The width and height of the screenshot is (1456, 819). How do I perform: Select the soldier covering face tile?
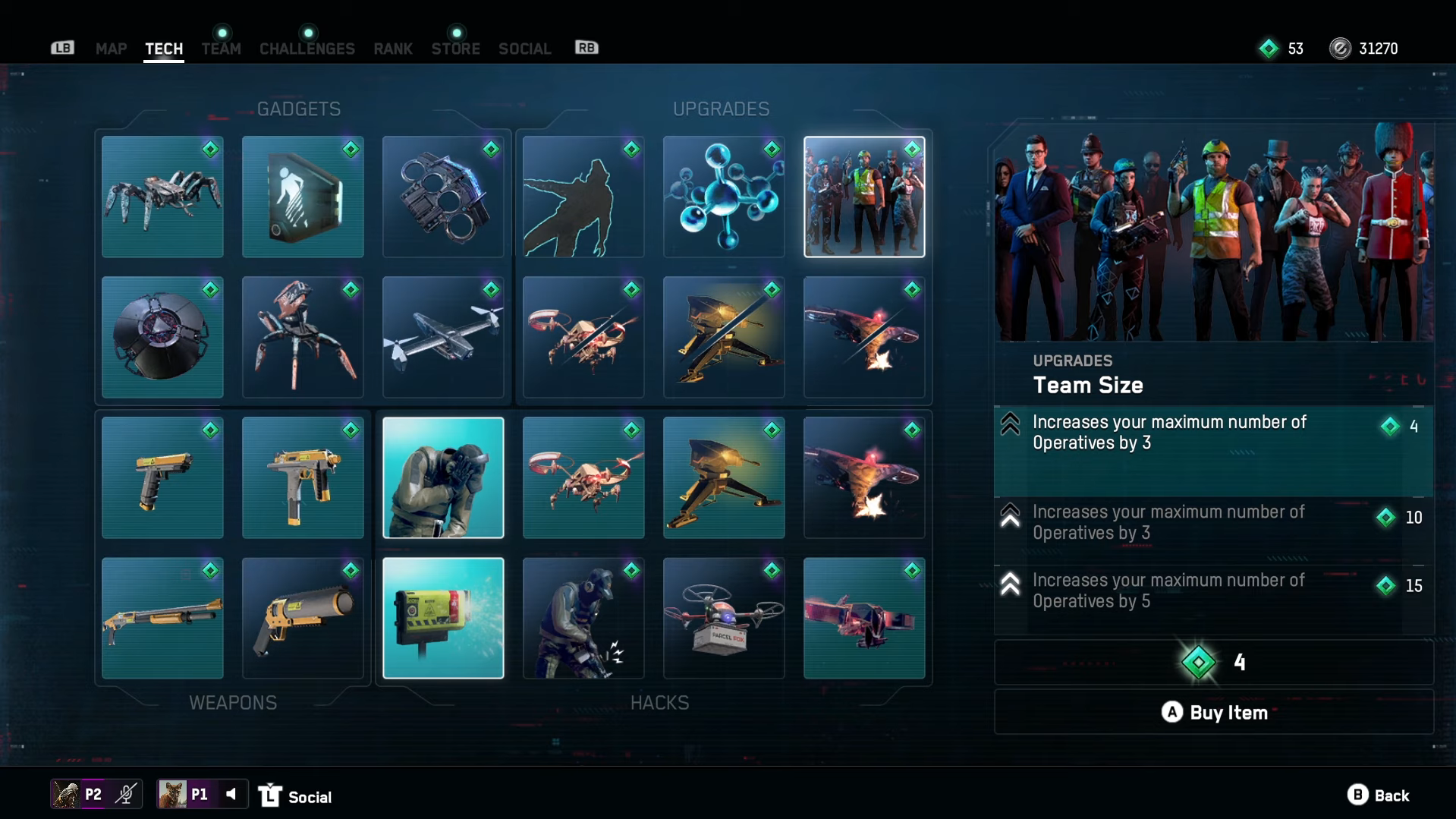click(443, 477)
